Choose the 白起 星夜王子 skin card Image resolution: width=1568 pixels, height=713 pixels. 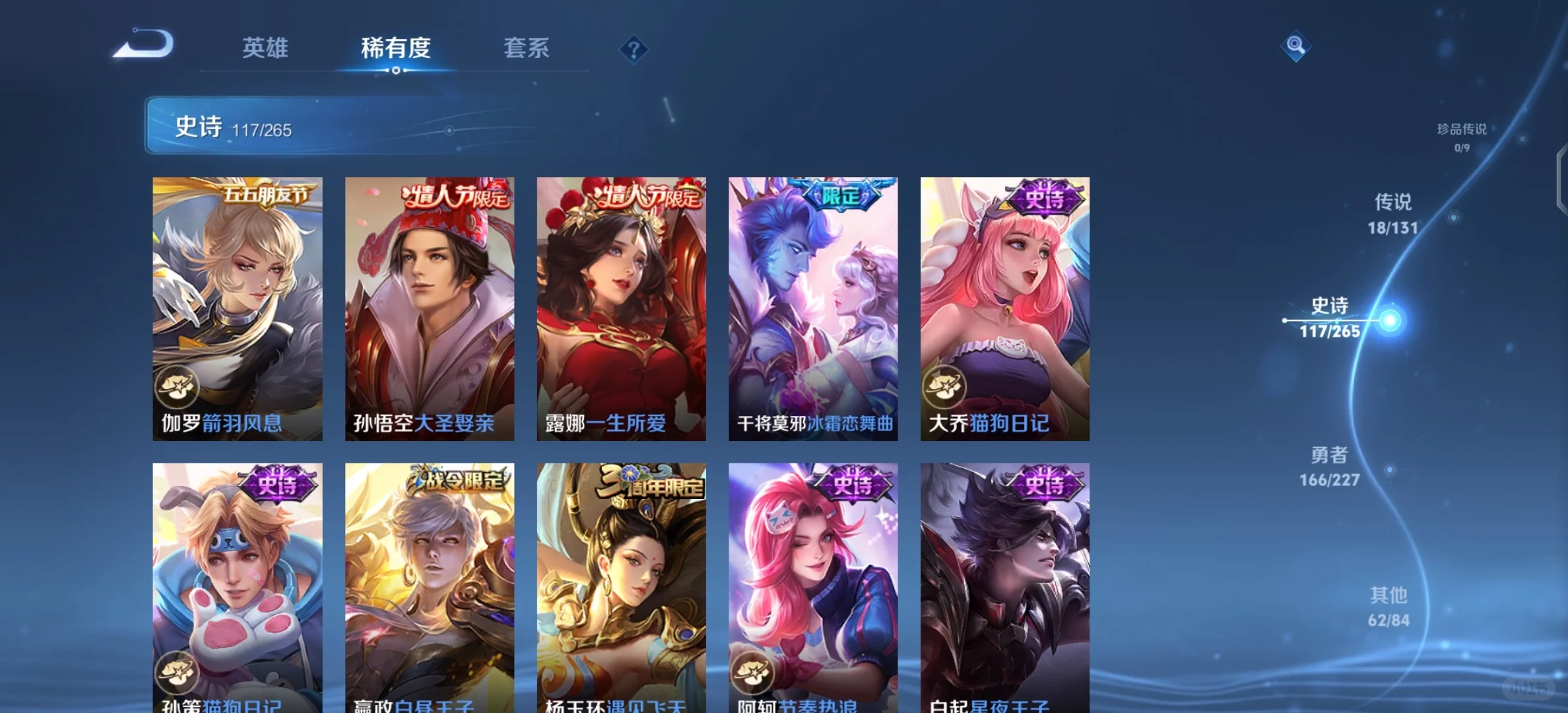coord(1005,588)
